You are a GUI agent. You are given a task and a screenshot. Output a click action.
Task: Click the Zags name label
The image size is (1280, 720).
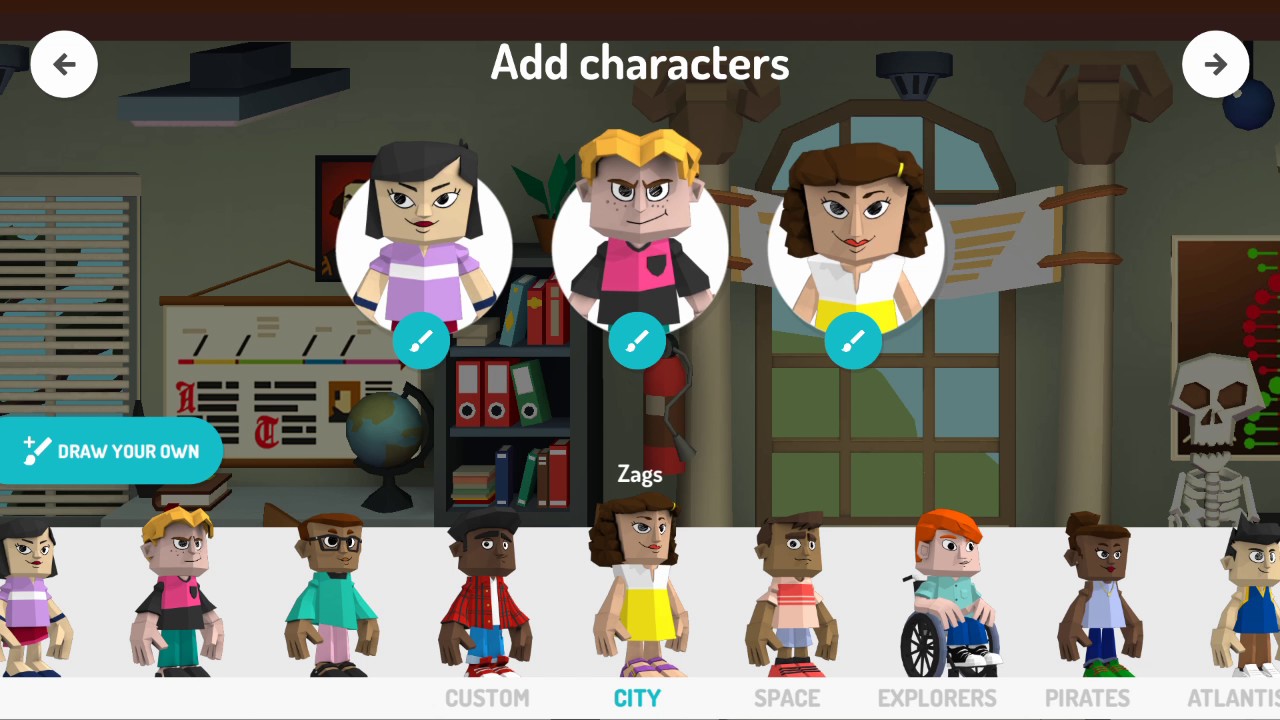[639, 474]
